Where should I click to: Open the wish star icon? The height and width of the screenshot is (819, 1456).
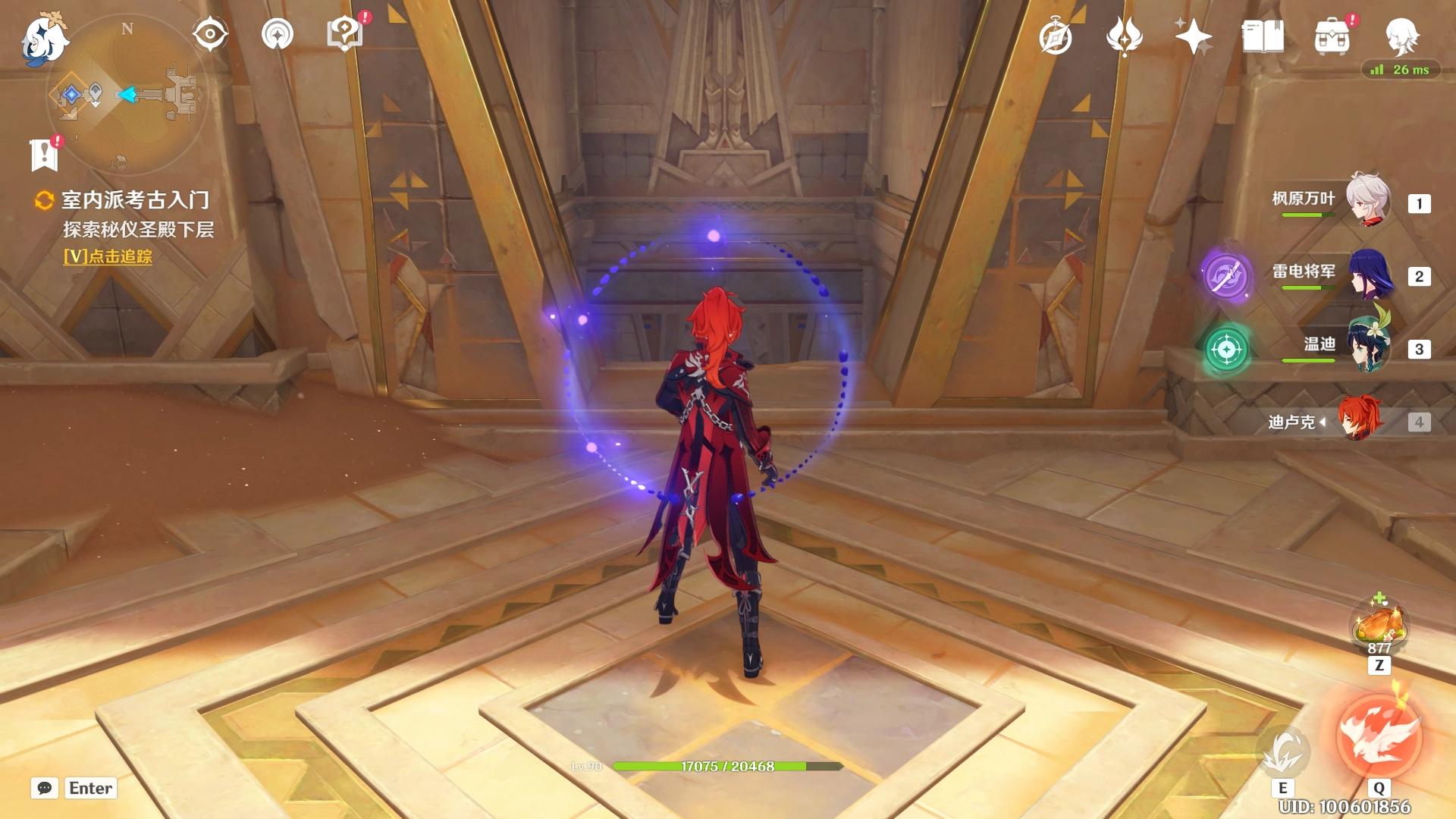[1193, 36]
